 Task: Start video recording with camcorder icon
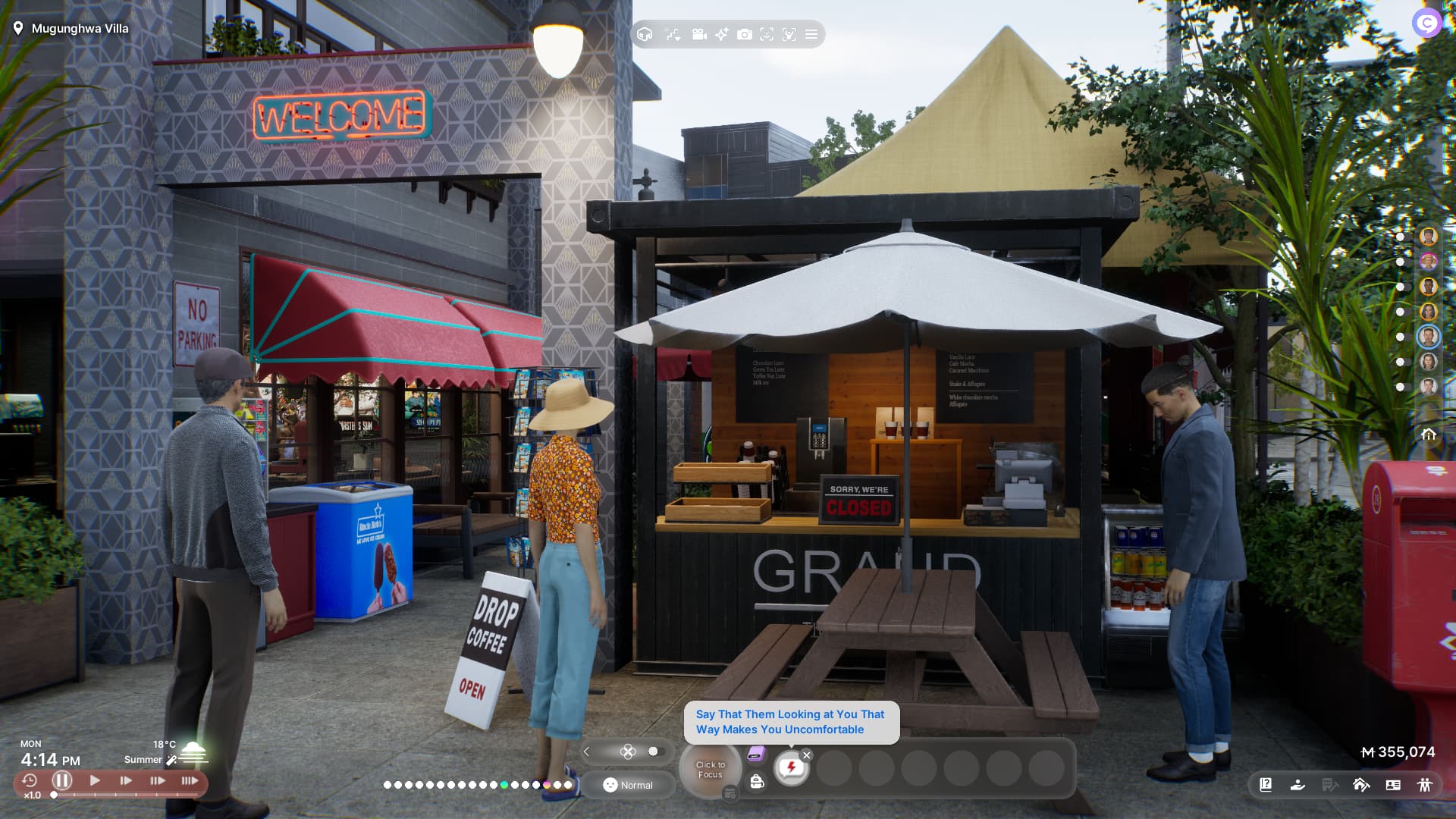[x=699, y=34]
